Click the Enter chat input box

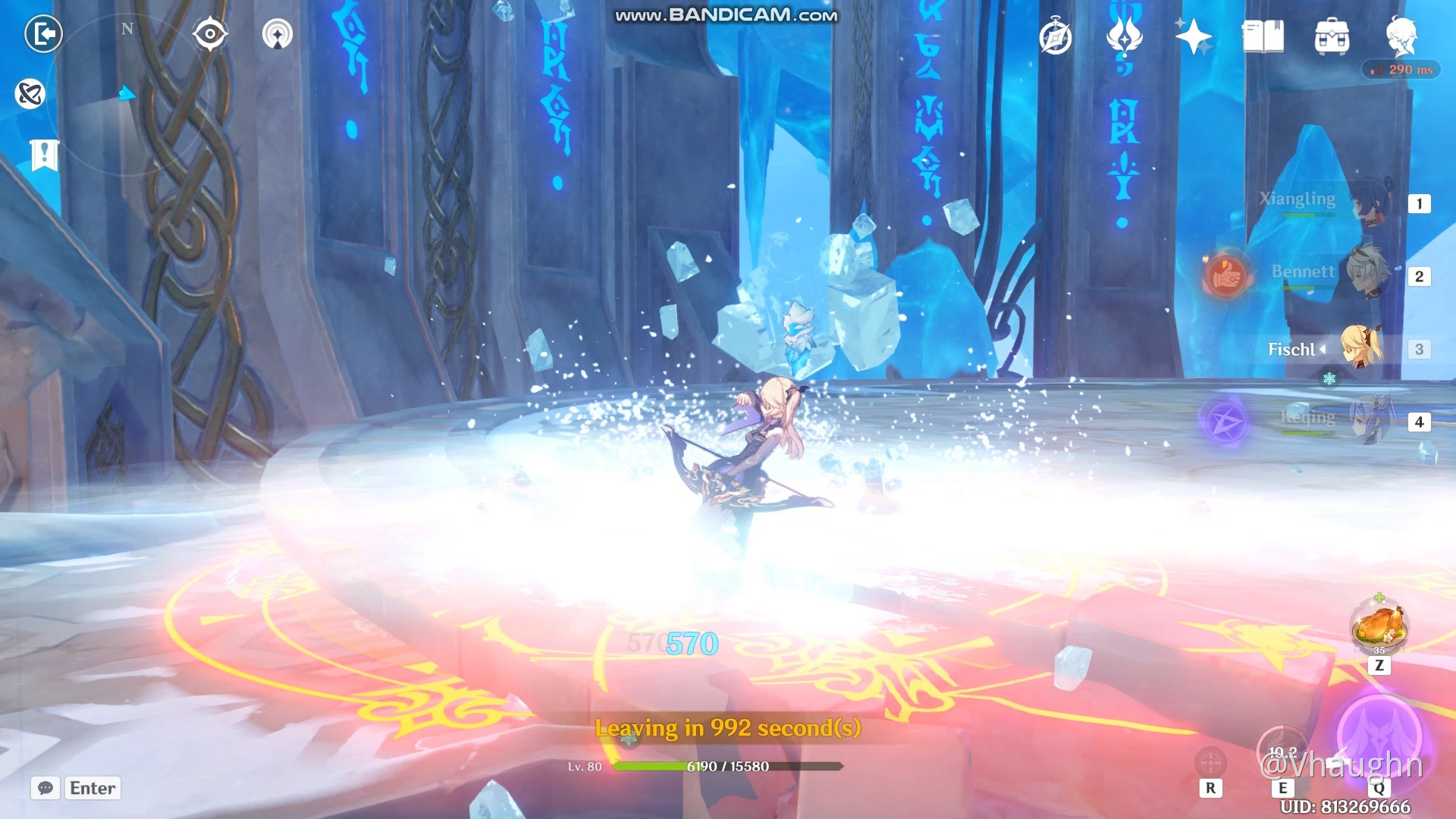pos(93,788)
